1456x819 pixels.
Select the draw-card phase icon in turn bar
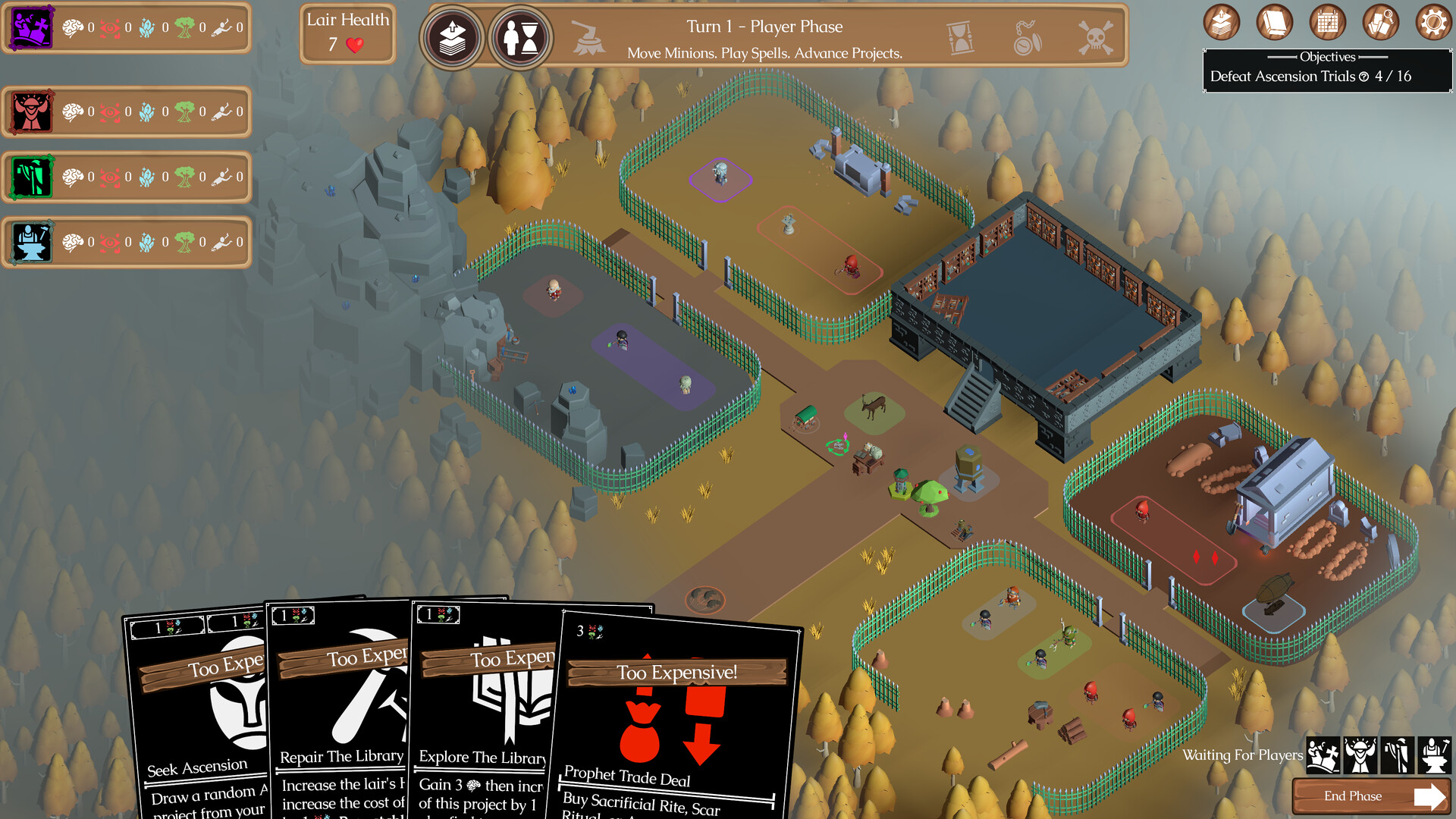tap(453, 38)
